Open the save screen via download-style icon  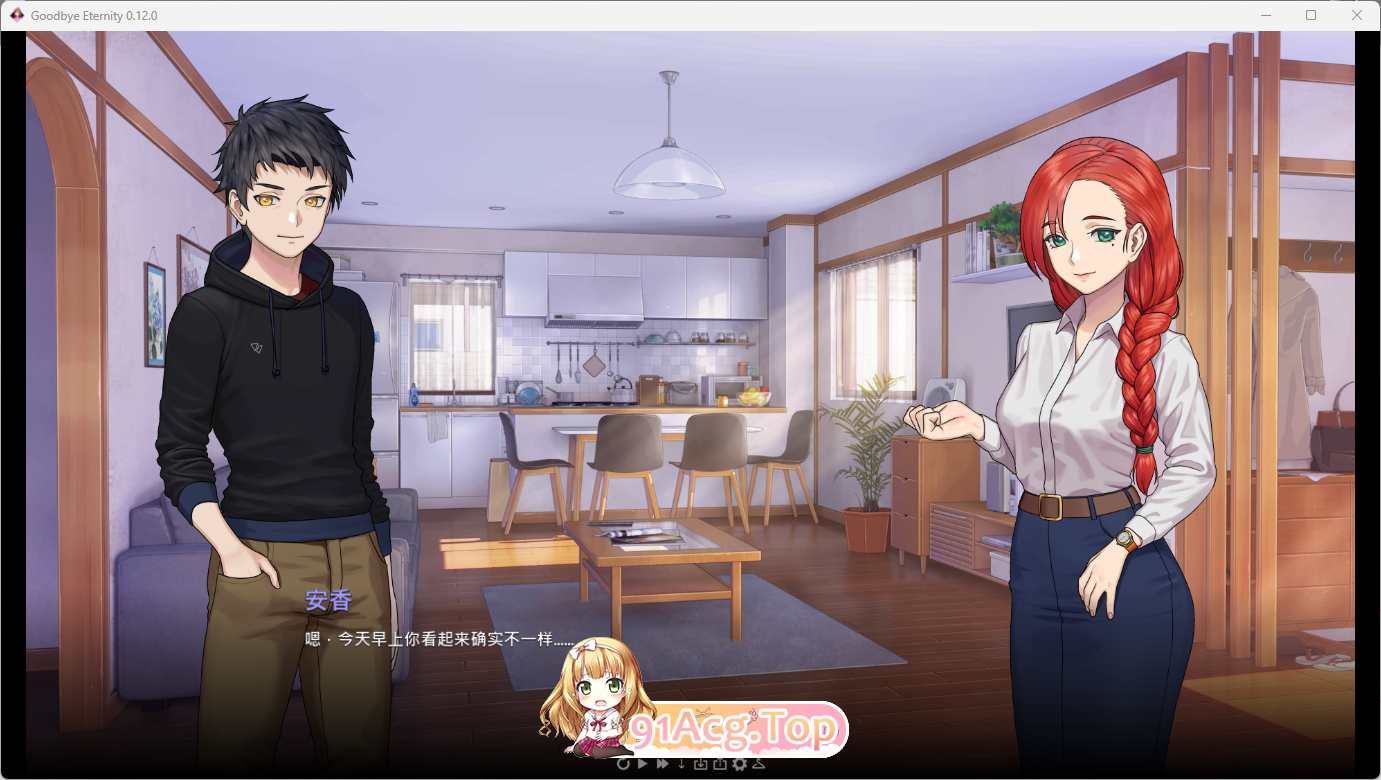coord(702,764)
